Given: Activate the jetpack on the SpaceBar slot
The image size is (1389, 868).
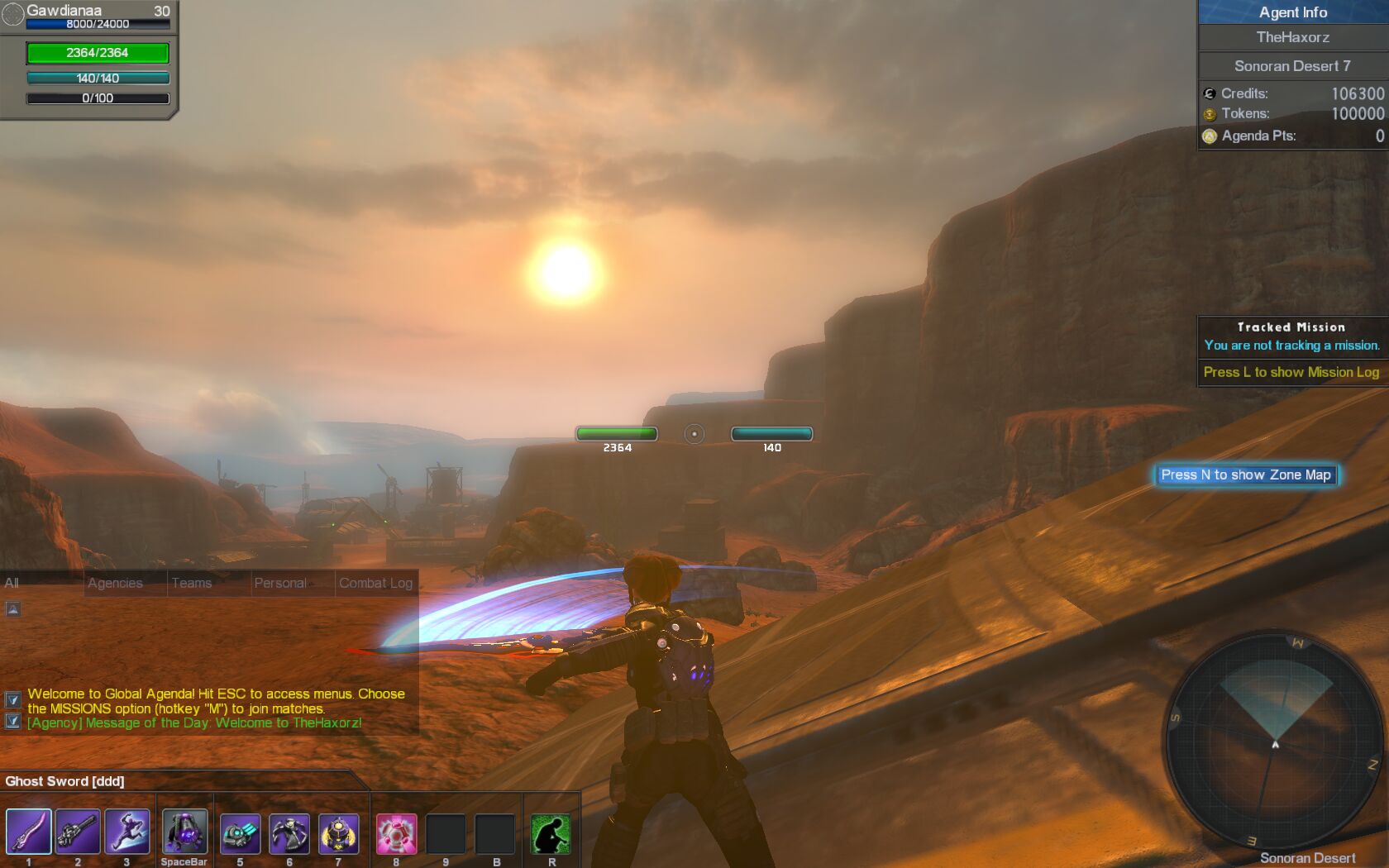Looking at the screenshot, I should pos(184,832).
